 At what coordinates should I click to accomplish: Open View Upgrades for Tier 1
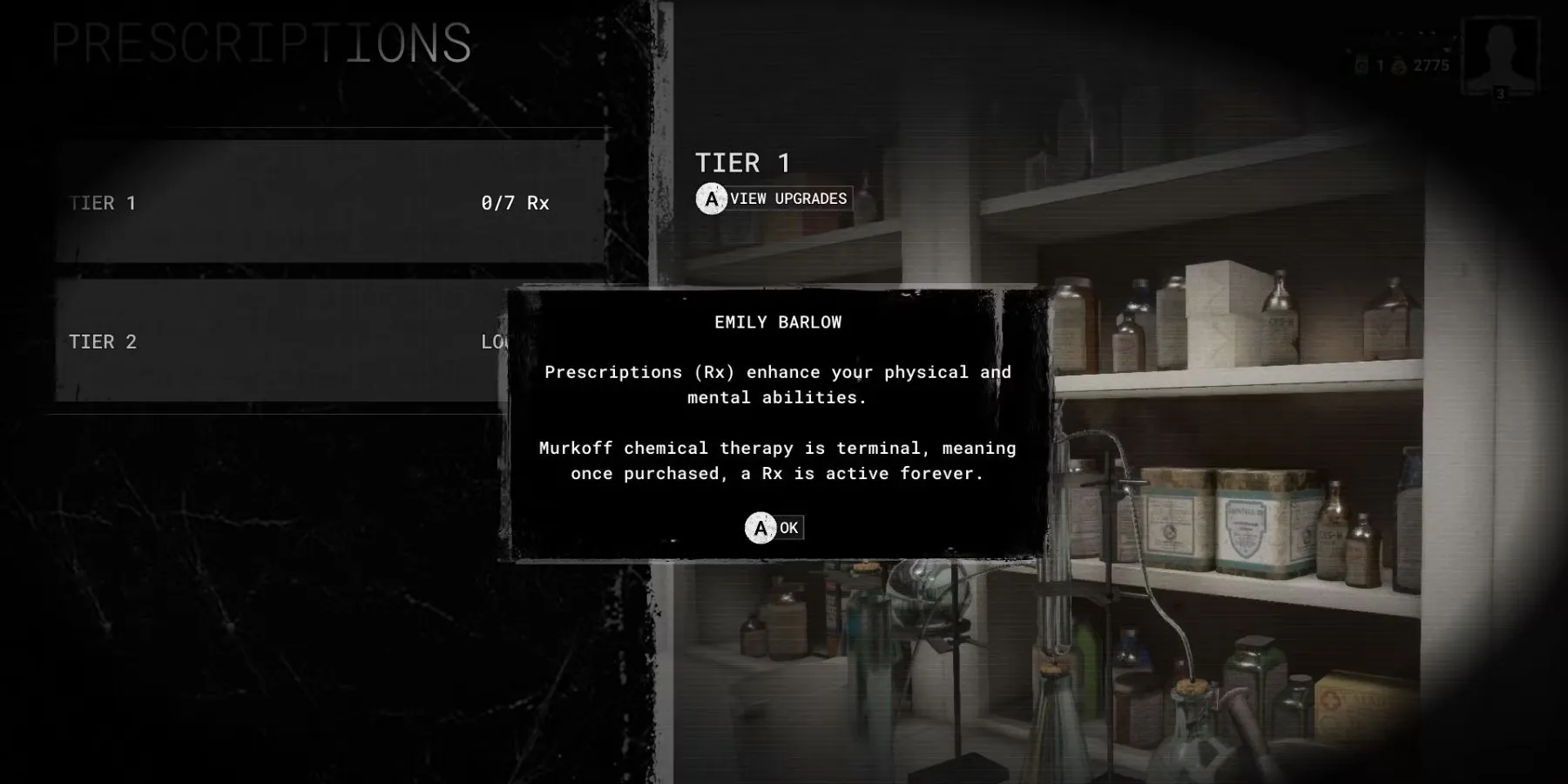coord(773,199)
